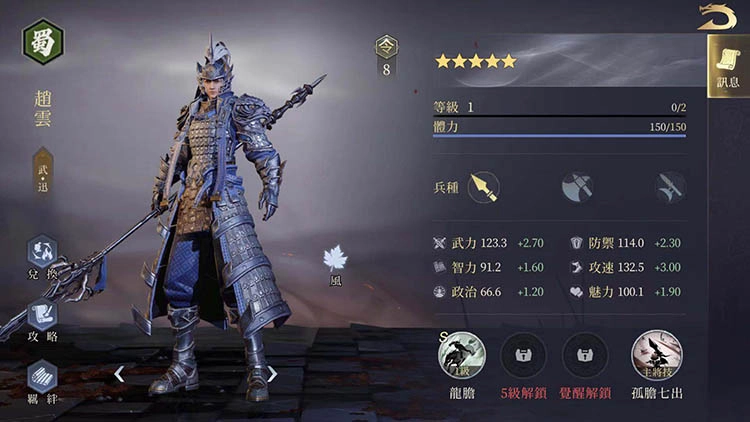750x422 pixels.
Task: Choose the rightmost grey troop type icon
Action: point(669,187)
